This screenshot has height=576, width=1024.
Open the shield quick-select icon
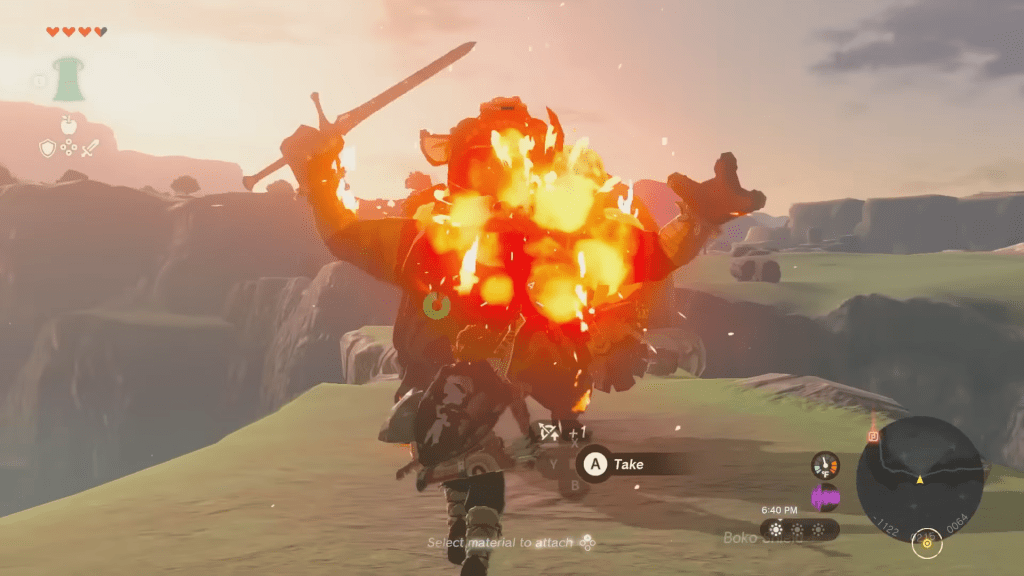pyautogui.click(x=47, y=148)
